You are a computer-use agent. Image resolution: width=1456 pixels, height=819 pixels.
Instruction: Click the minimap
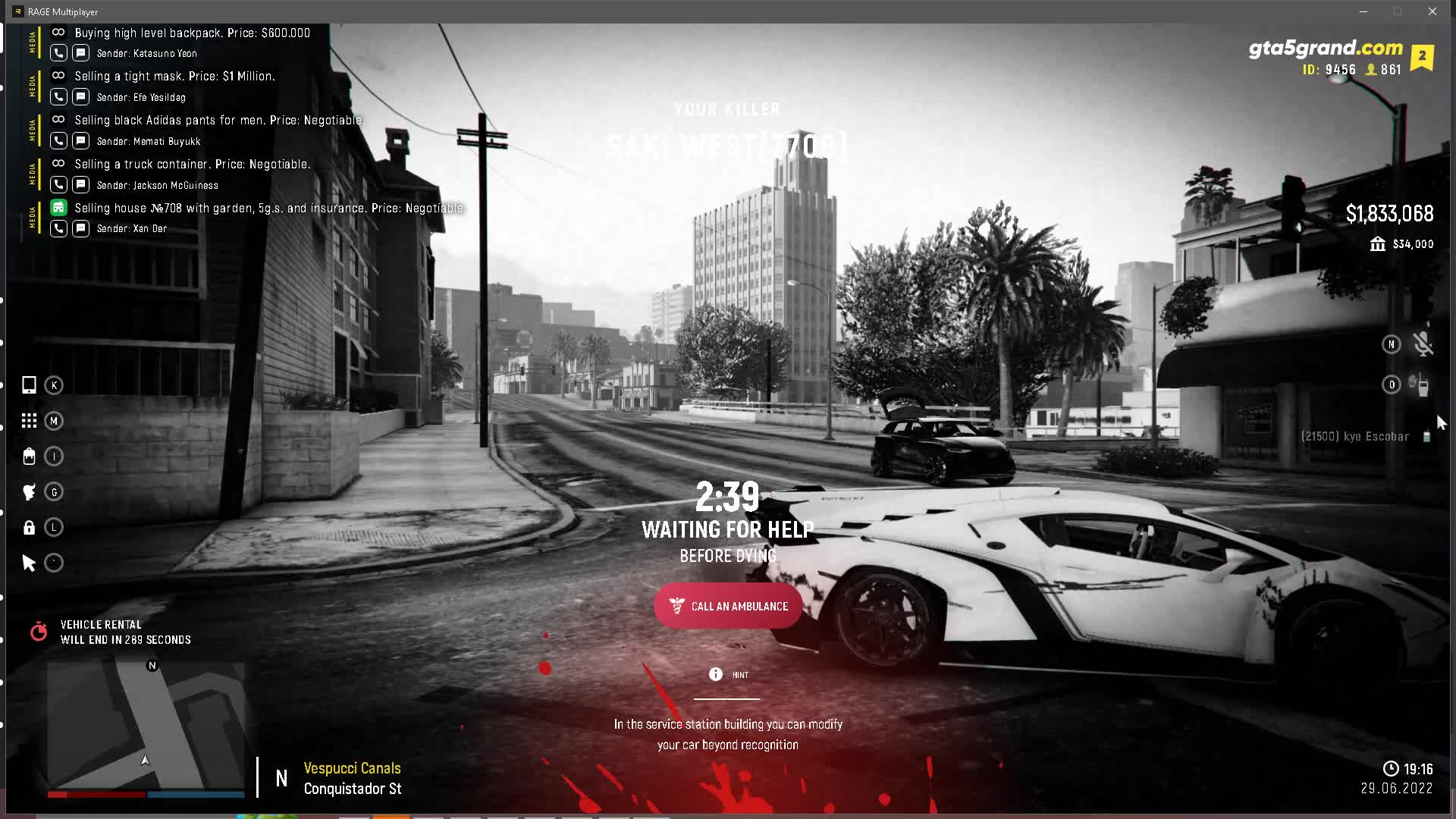point(146,726)
